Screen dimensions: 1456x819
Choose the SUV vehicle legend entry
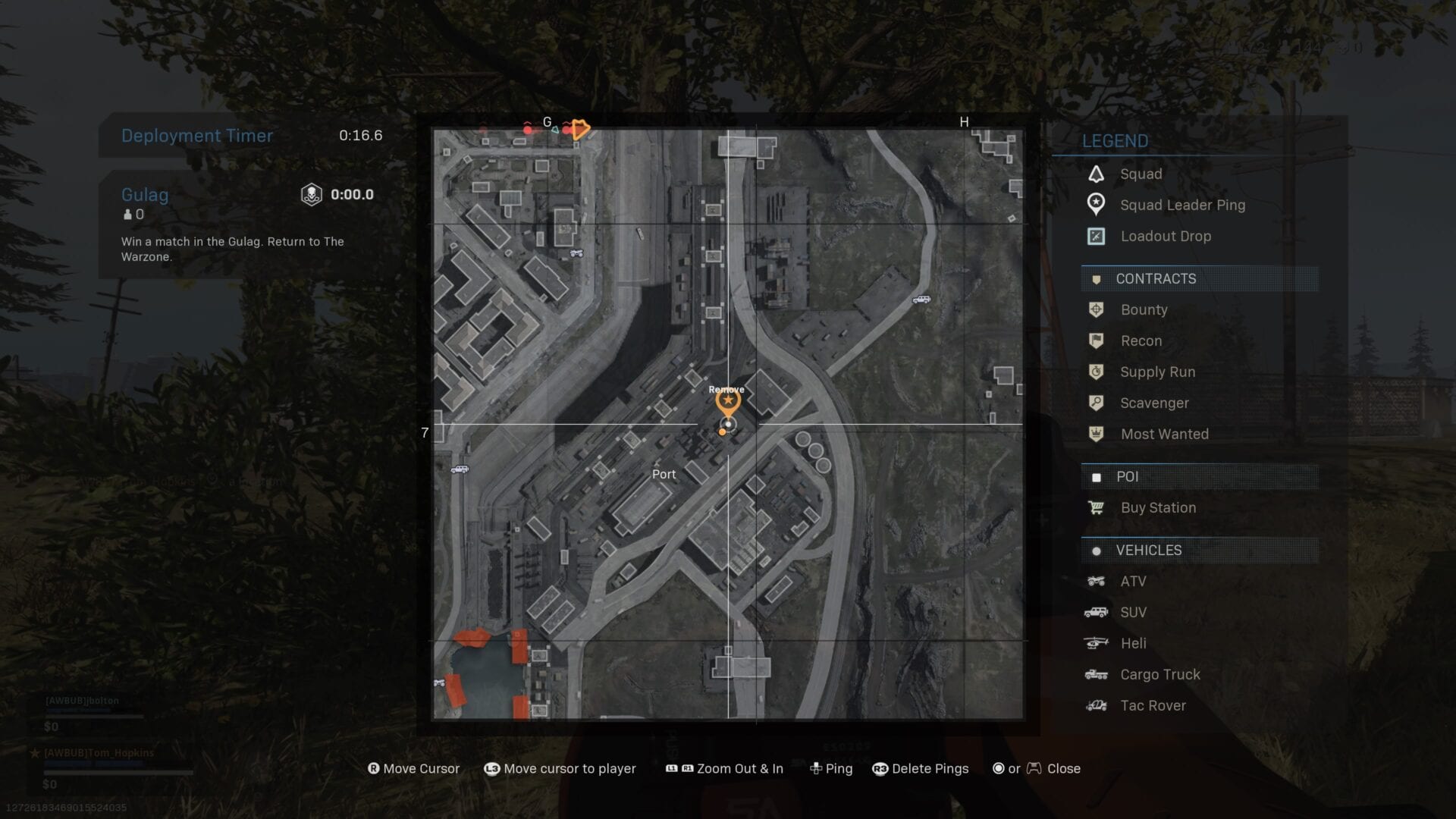(x=1133, y=612)
